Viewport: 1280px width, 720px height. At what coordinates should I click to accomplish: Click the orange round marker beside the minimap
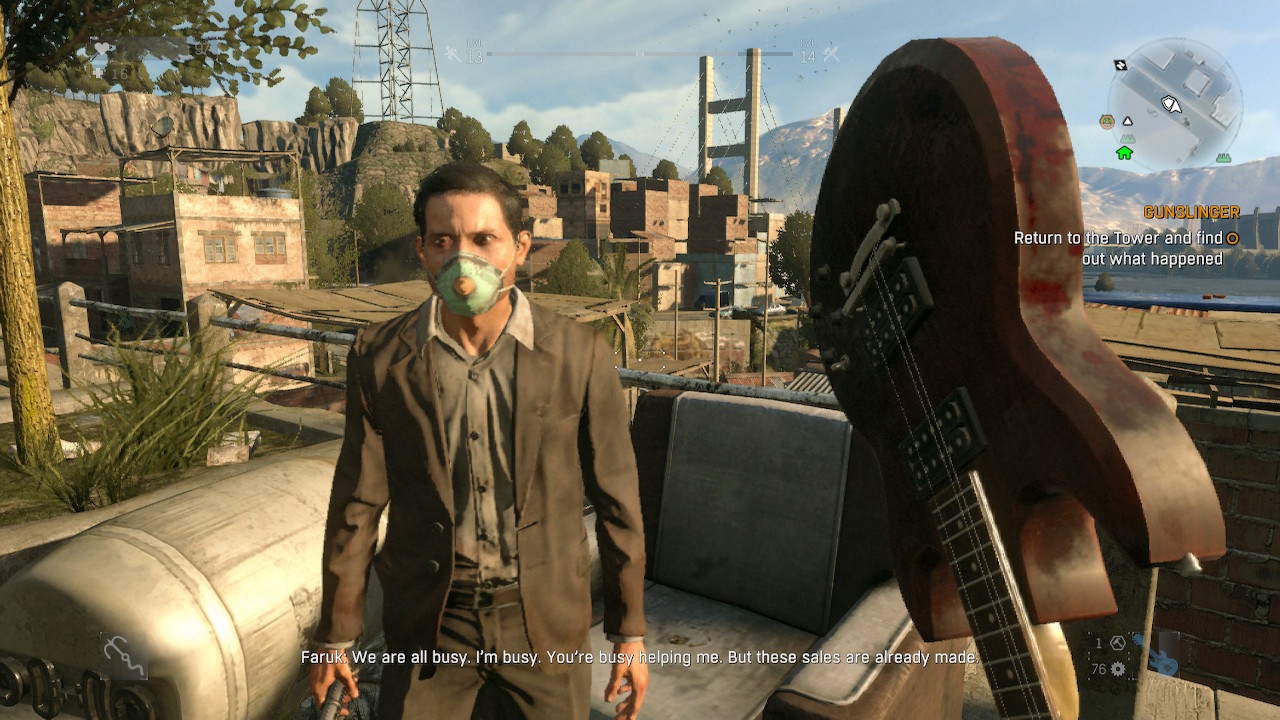click(1106, 122)
